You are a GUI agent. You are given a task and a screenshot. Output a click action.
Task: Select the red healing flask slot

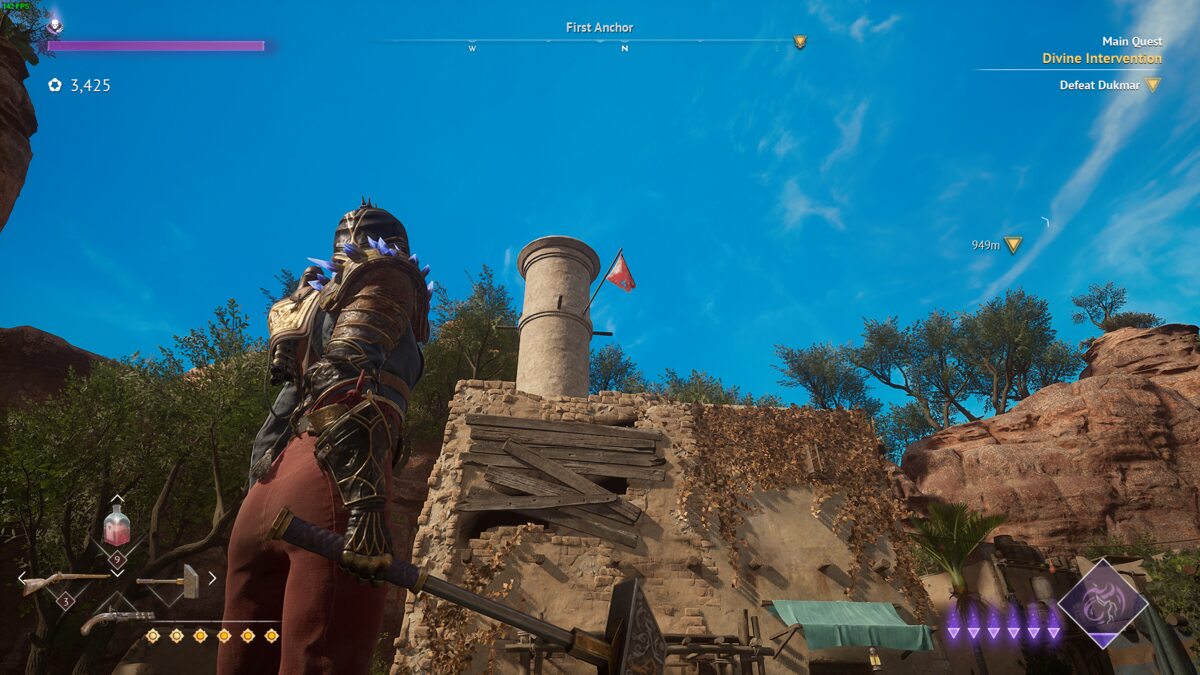[117, 526]
